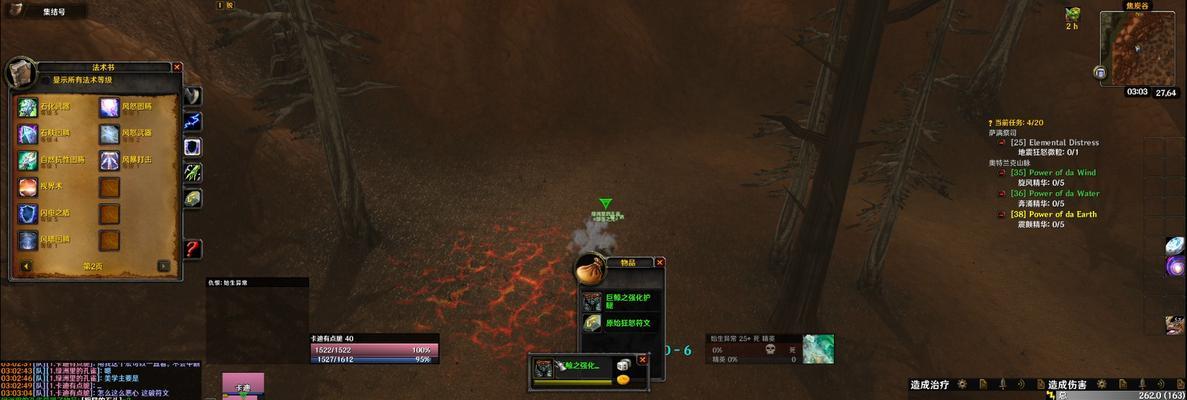Pick the 自然抗性图腾 spell icon
This screenshot has width=1187, height=400.
tap(28, 160)
